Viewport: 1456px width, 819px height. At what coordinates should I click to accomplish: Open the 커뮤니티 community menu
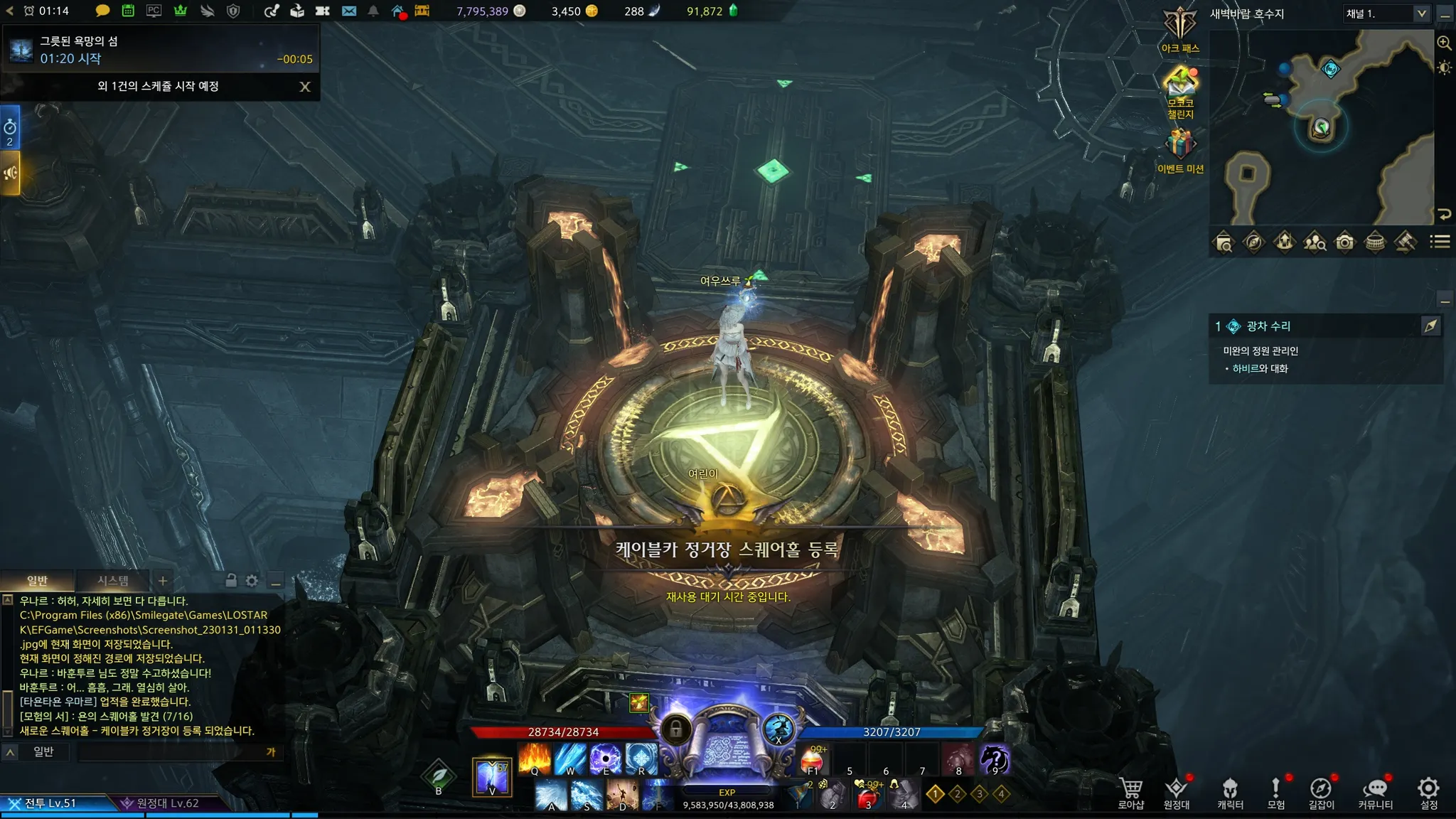[x=1375, y=793]
